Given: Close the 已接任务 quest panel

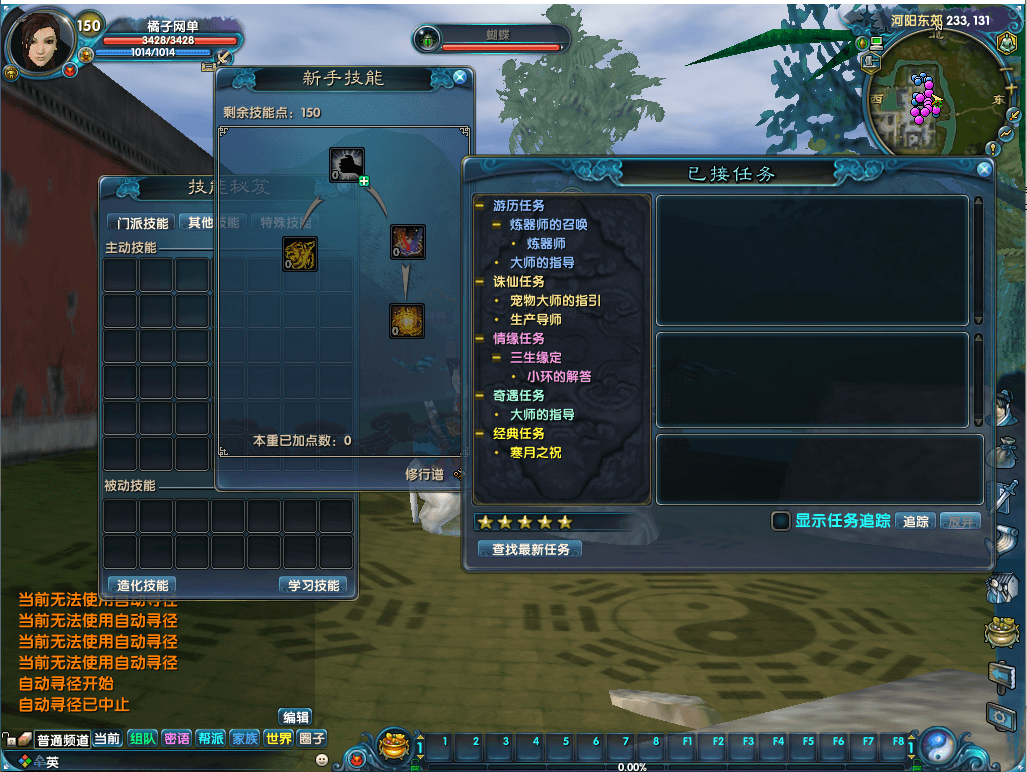Looking at the screenshot, I should (x=984, y=170).
